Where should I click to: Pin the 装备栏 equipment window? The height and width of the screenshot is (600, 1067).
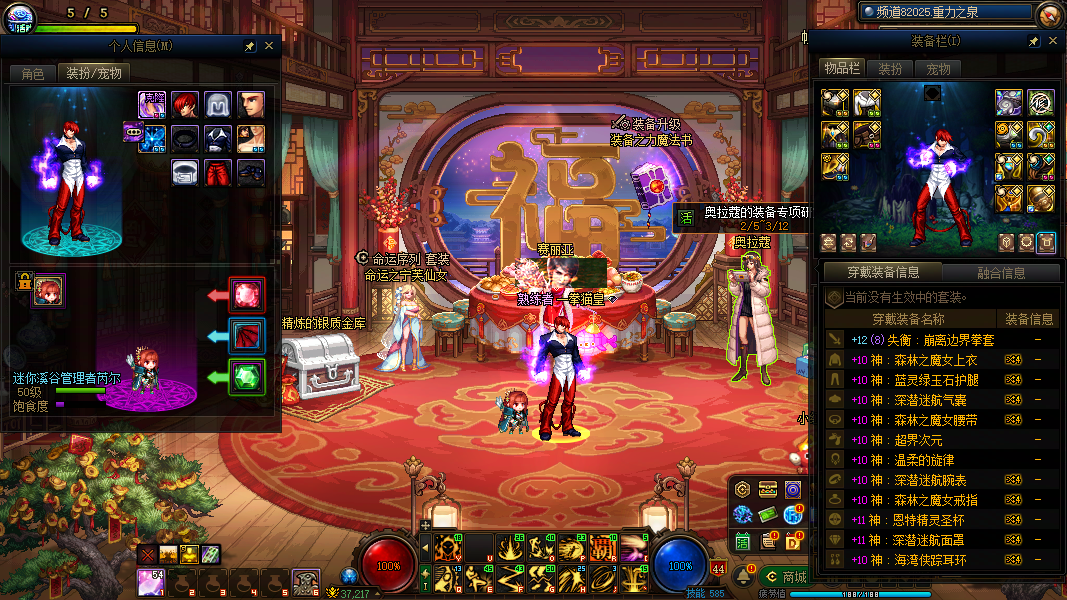coord(1033,41)
